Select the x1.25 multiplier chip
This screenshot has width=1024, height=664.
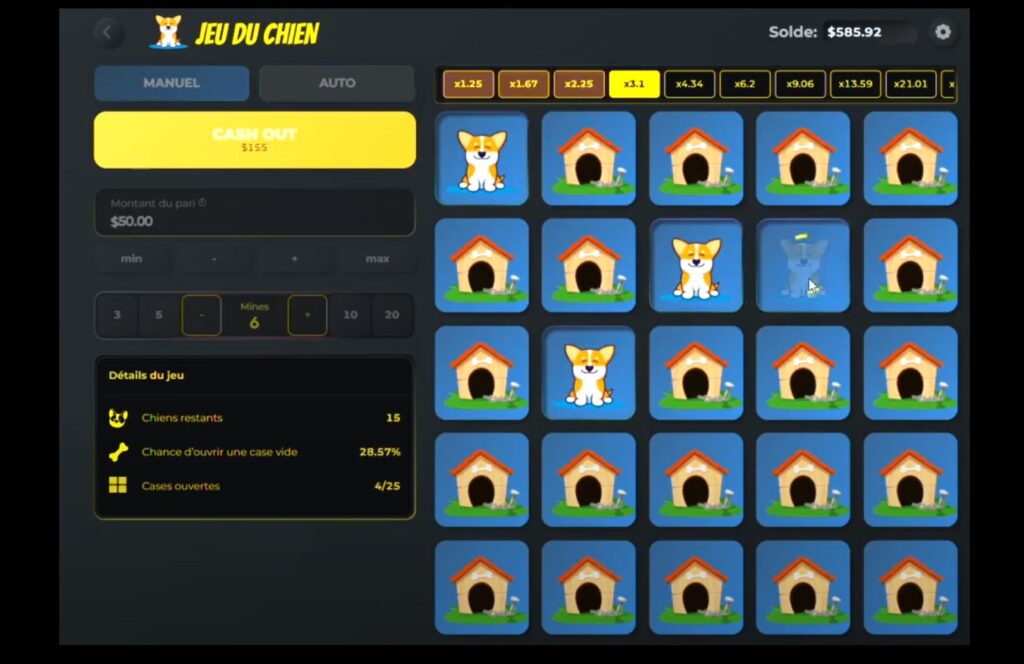468,84
